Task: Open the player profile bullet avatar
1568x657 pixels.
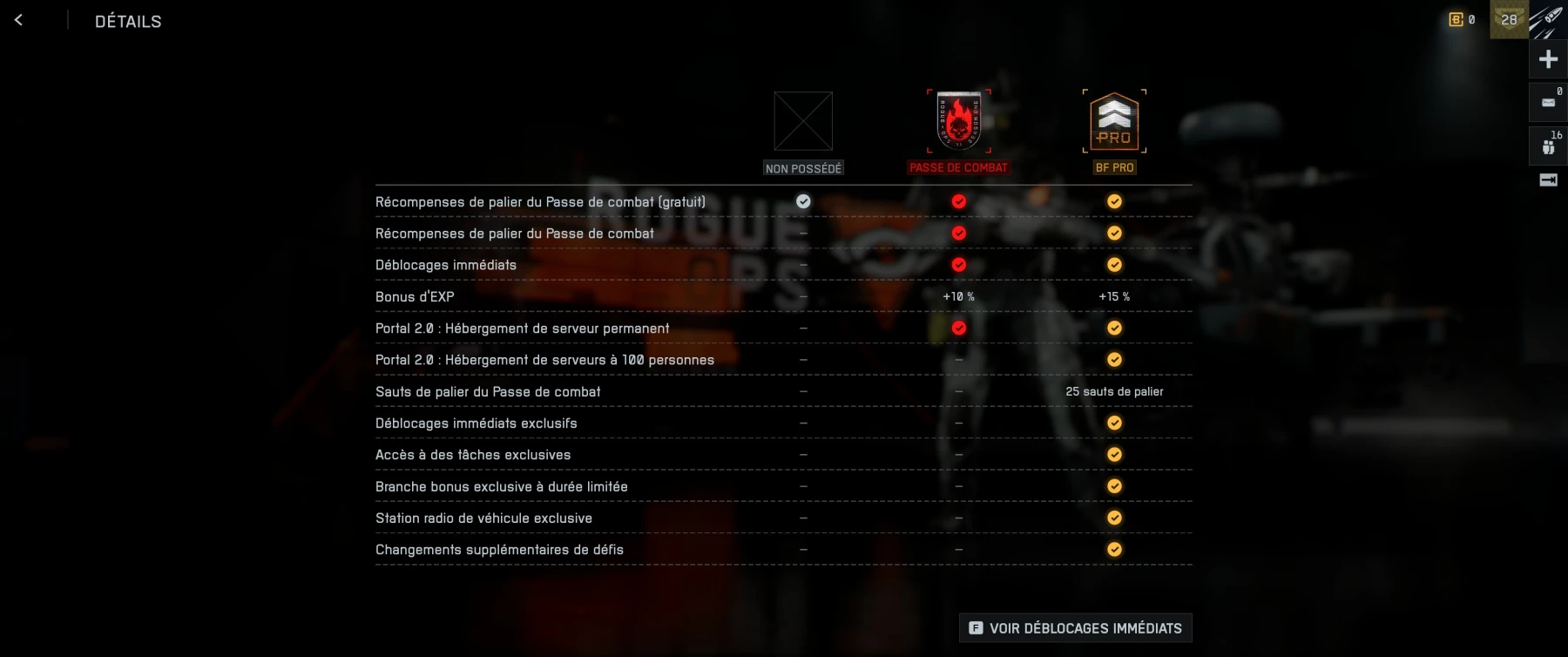Action: point(1549,20)
